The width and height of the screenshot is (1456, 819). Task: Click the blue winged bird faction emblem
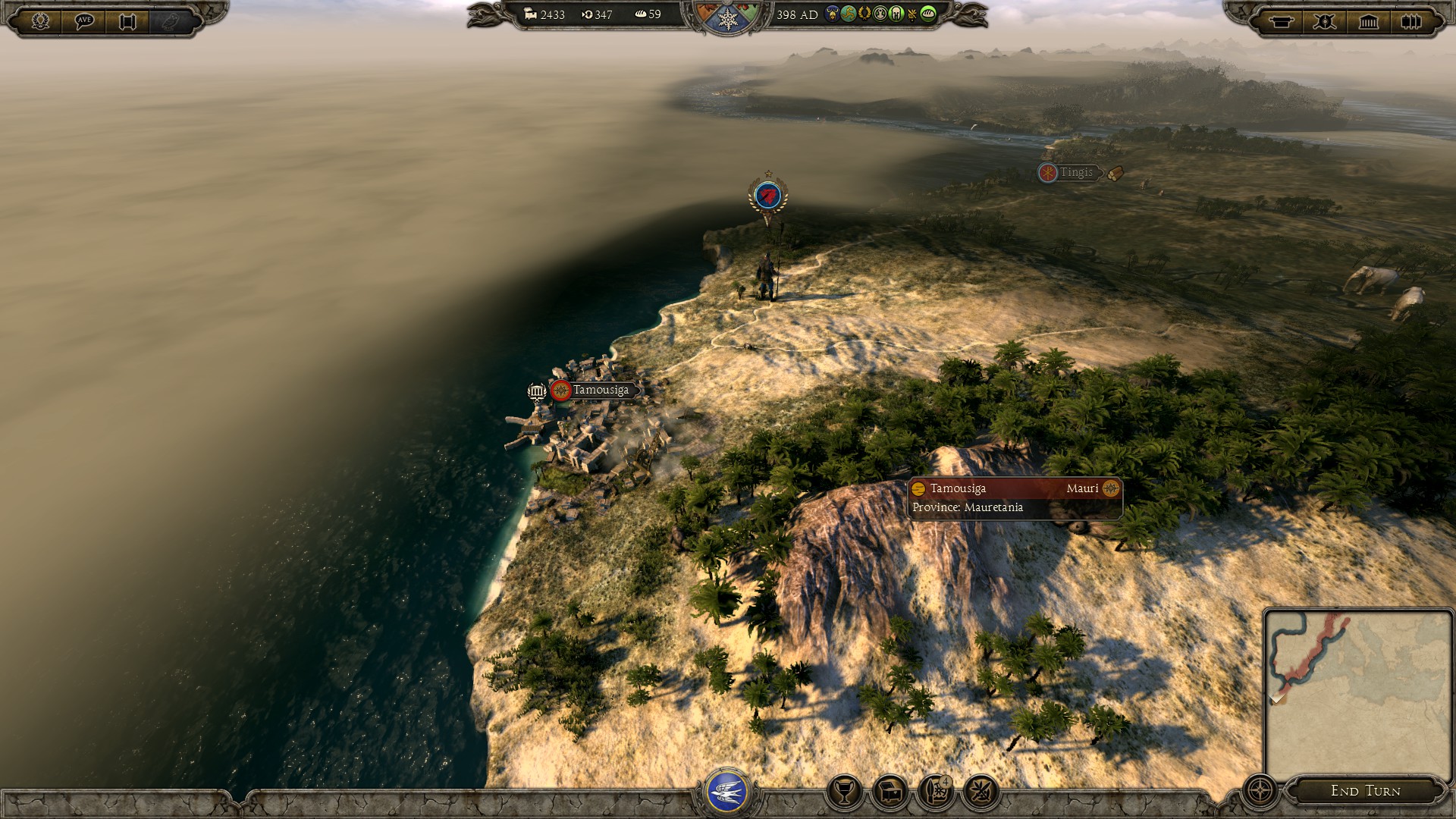[x=727, y=792]
